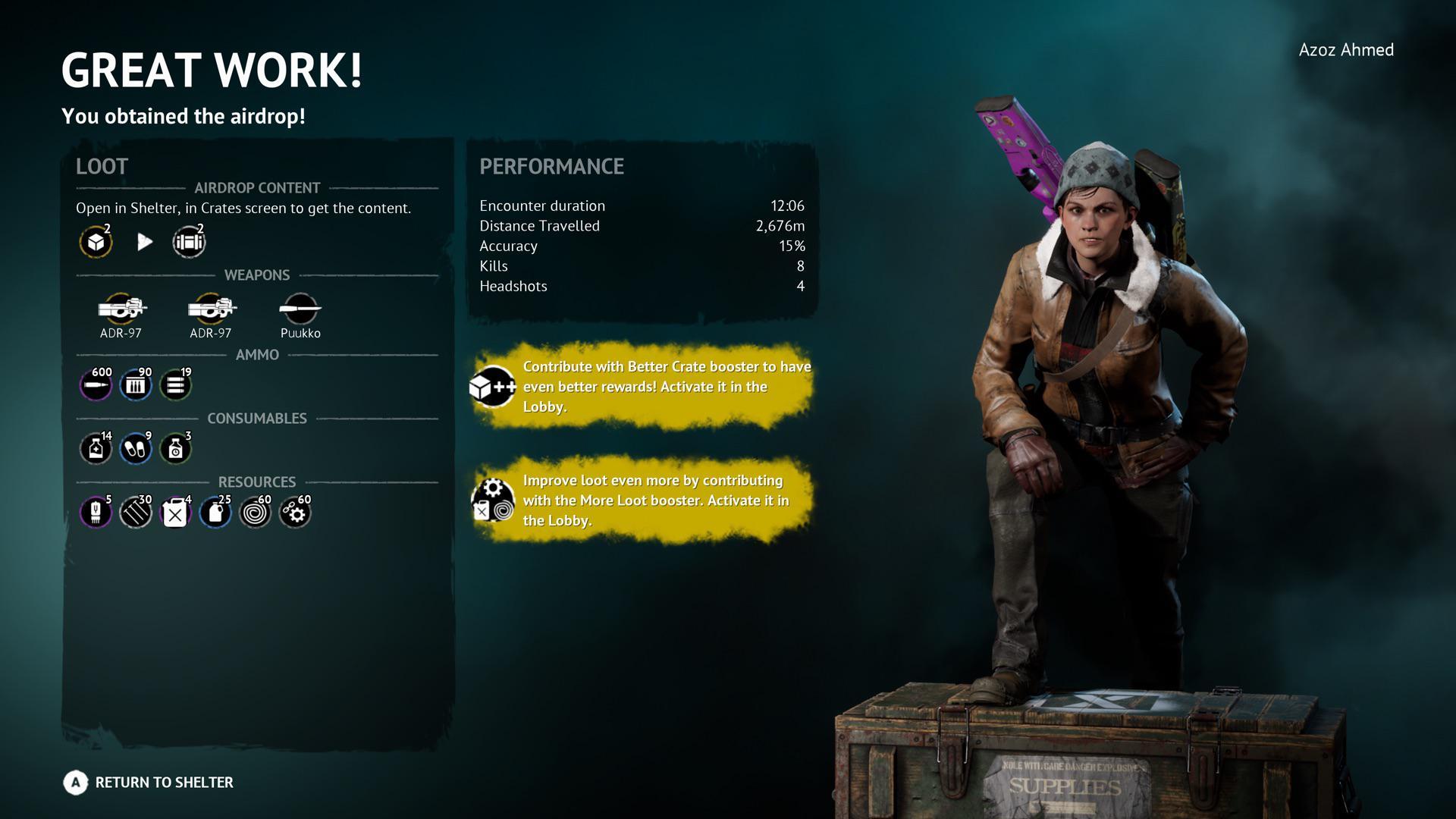The image size is (1456, 819).
Task: Click the More Loot booster gear icon
Action: [x=491, y=500]
